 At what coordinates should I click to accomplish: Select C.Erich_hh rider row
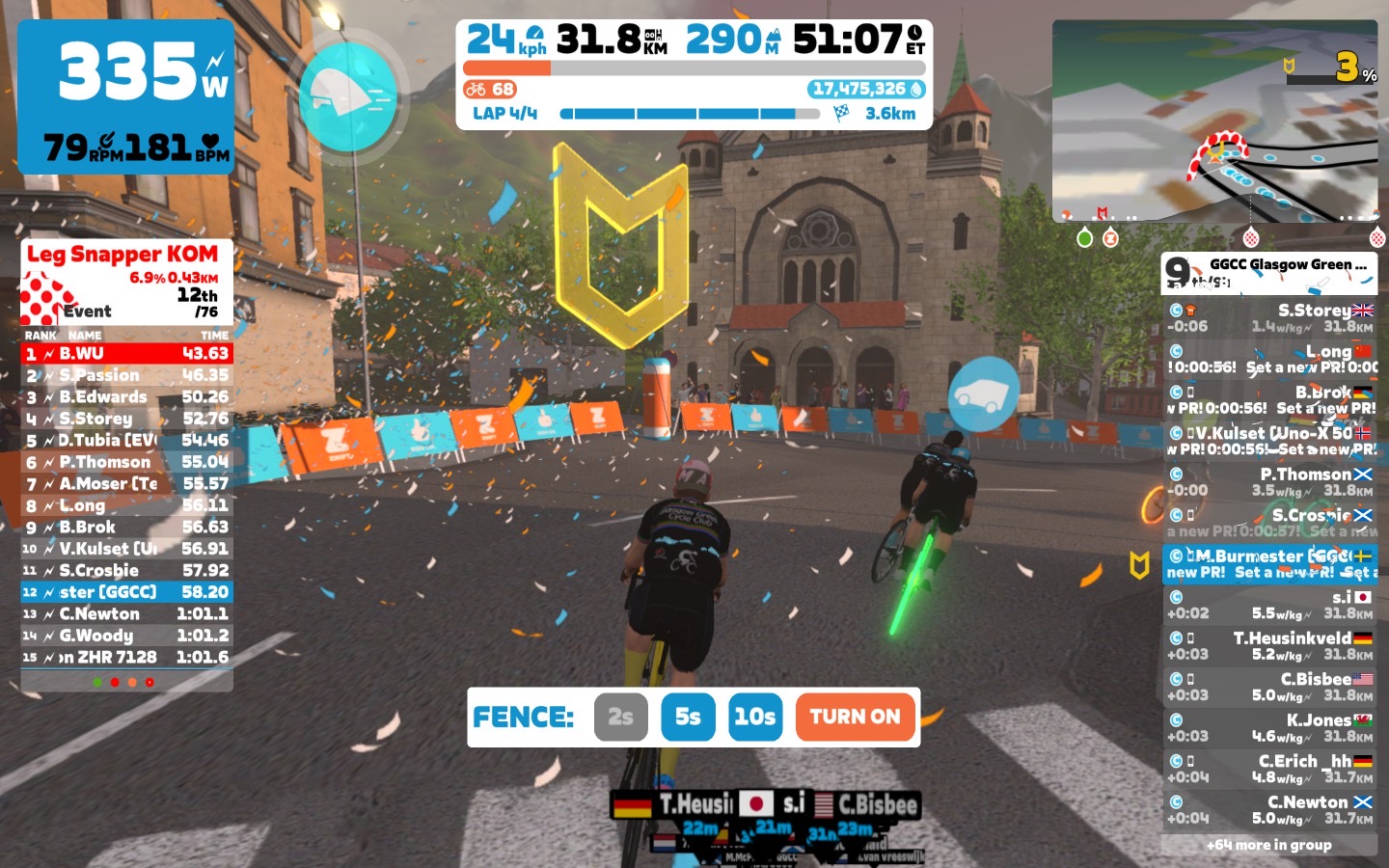point(1269,769)
